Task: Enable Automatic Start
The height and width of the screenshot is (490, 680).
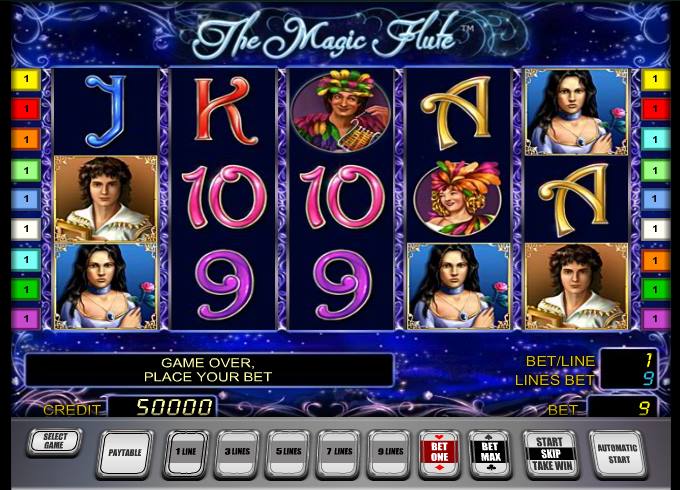Action: coord(617,452)
